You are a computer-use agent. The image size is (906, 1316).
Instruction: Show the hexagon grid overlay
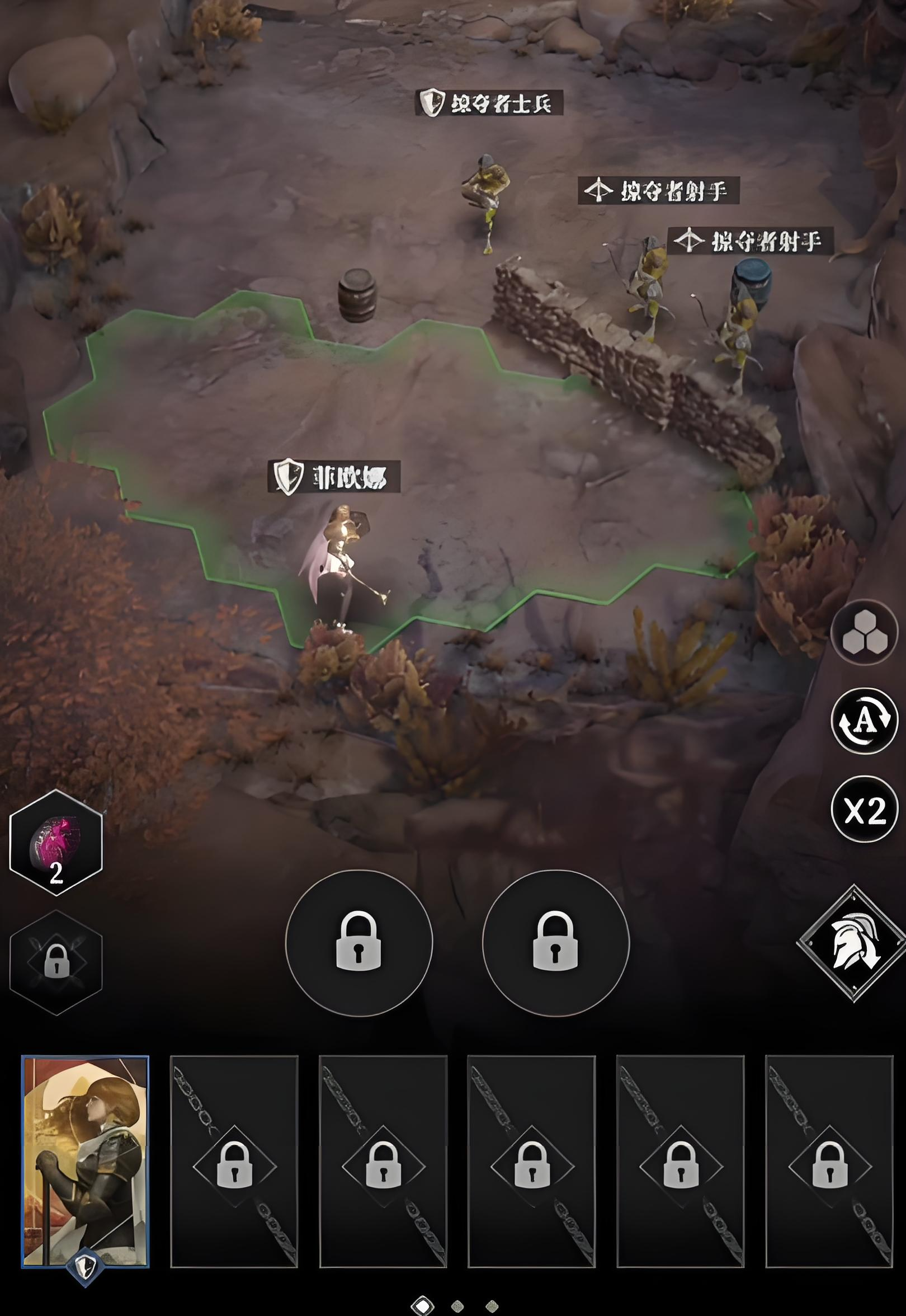pyautogui.click(x=864, y=632)
